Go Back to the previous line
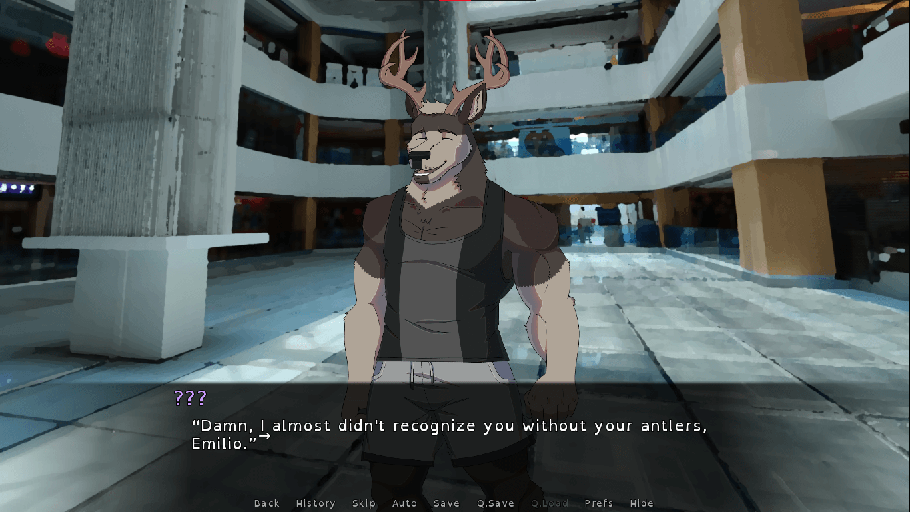 pyautogui.click(x=267, y=503)
